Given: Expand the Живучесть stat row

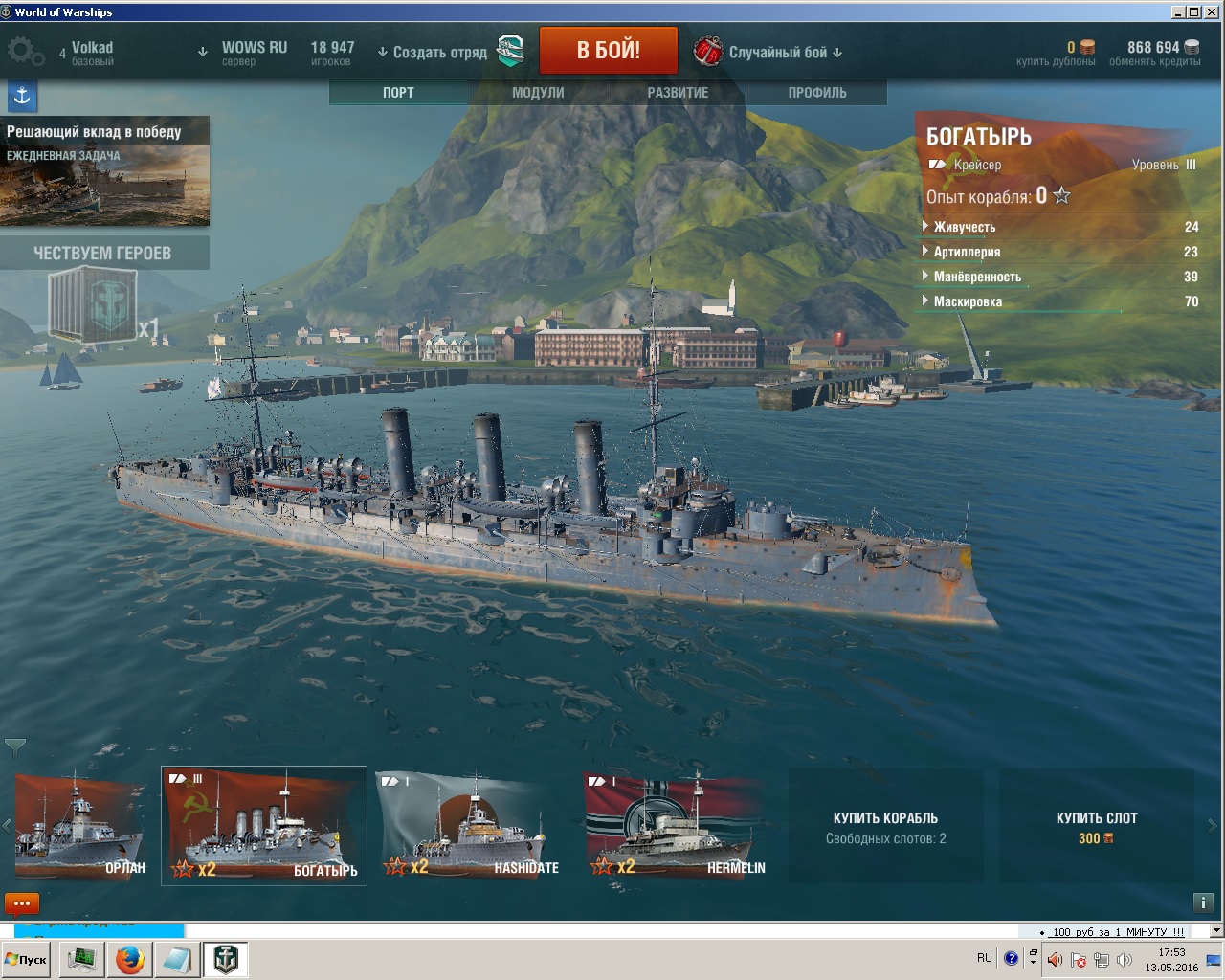Looking at the screenshot, I should [x=964, y=227].
